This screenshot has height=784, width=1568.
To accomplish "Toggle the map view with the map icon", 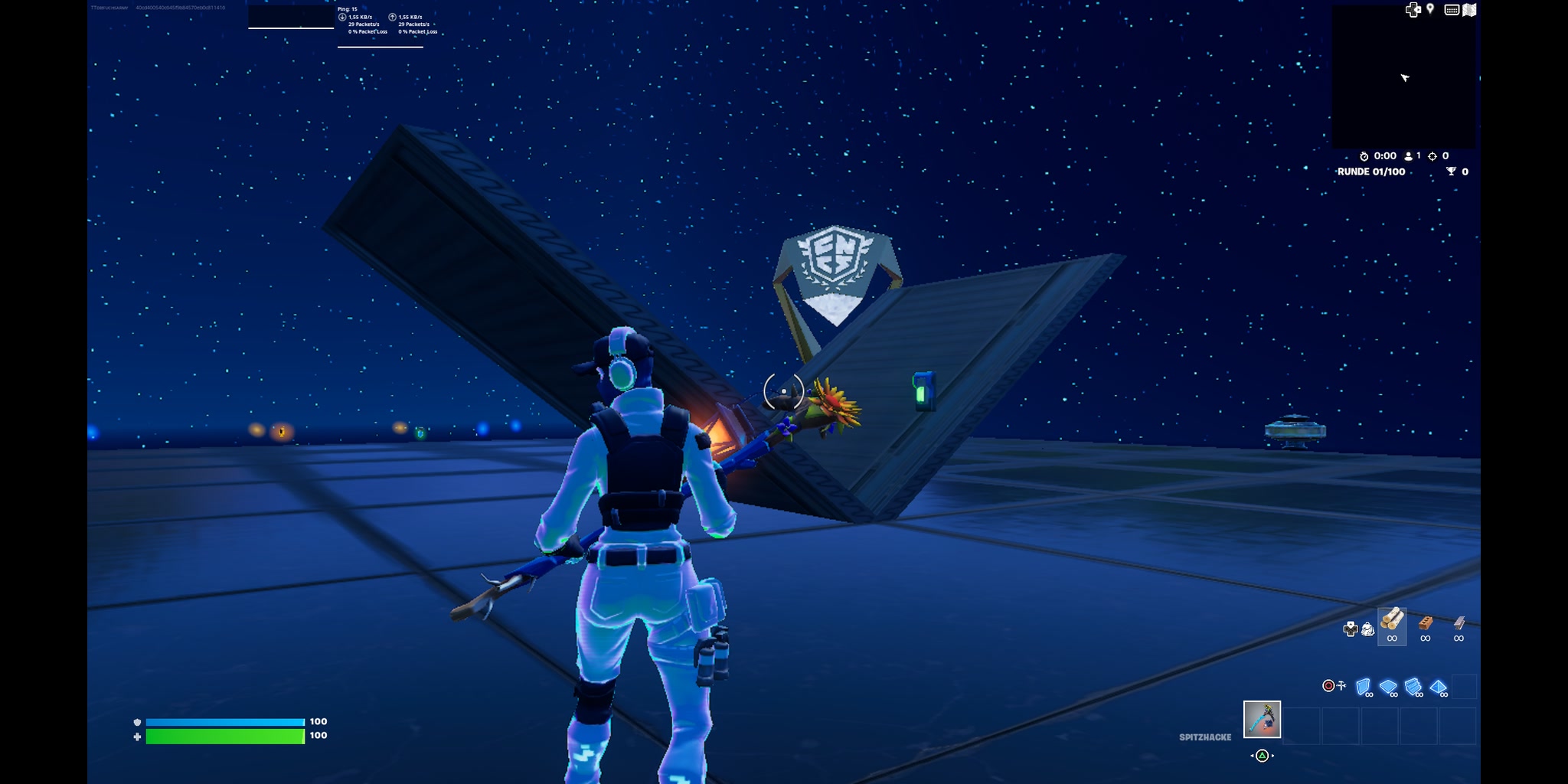I will click(1468, 10).
